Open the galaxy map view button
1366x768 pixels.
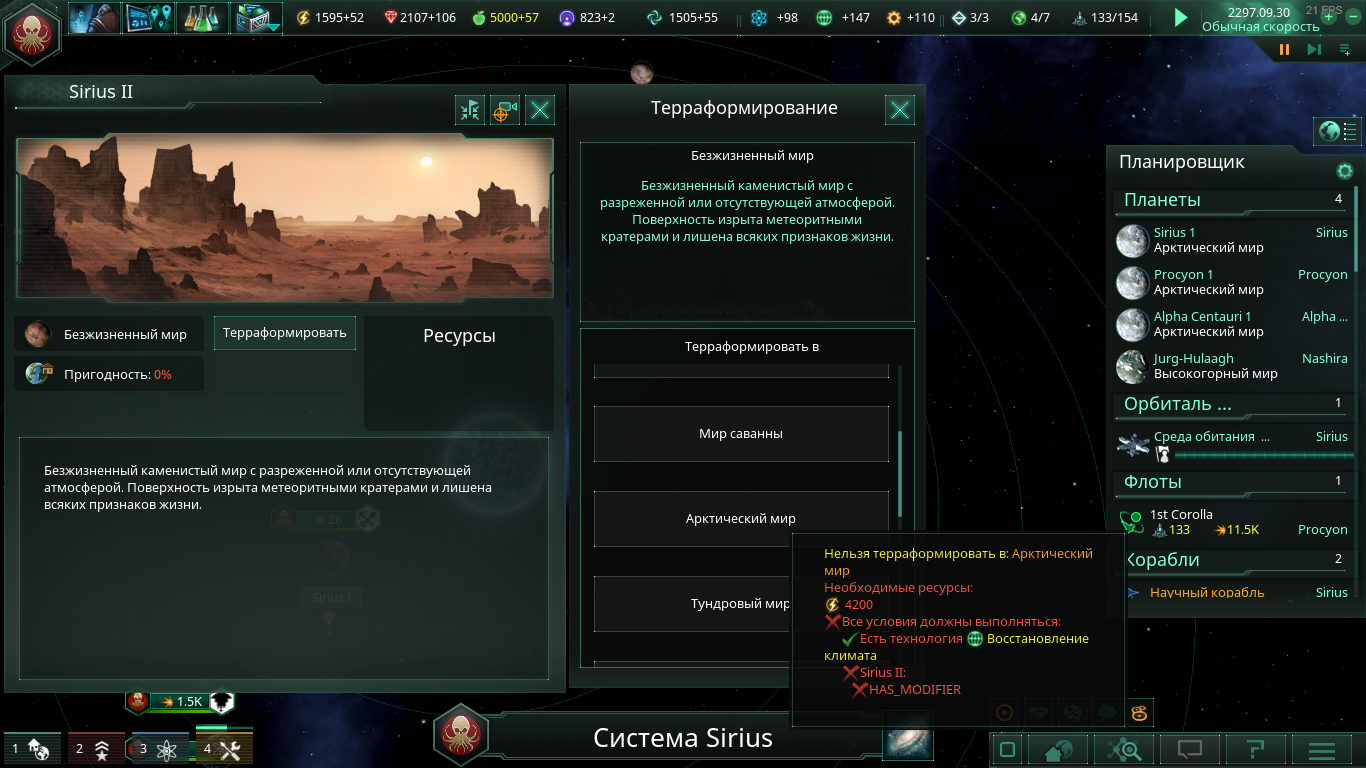(x=908, y=742)
